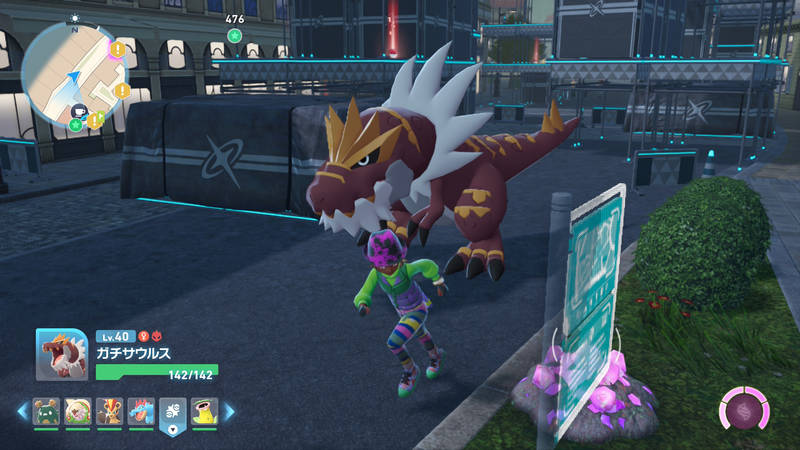Select the coffee cup café marker on minimap
Viewport: 800px width, 450px height.
pyautogui.click(x=79, y=109)
